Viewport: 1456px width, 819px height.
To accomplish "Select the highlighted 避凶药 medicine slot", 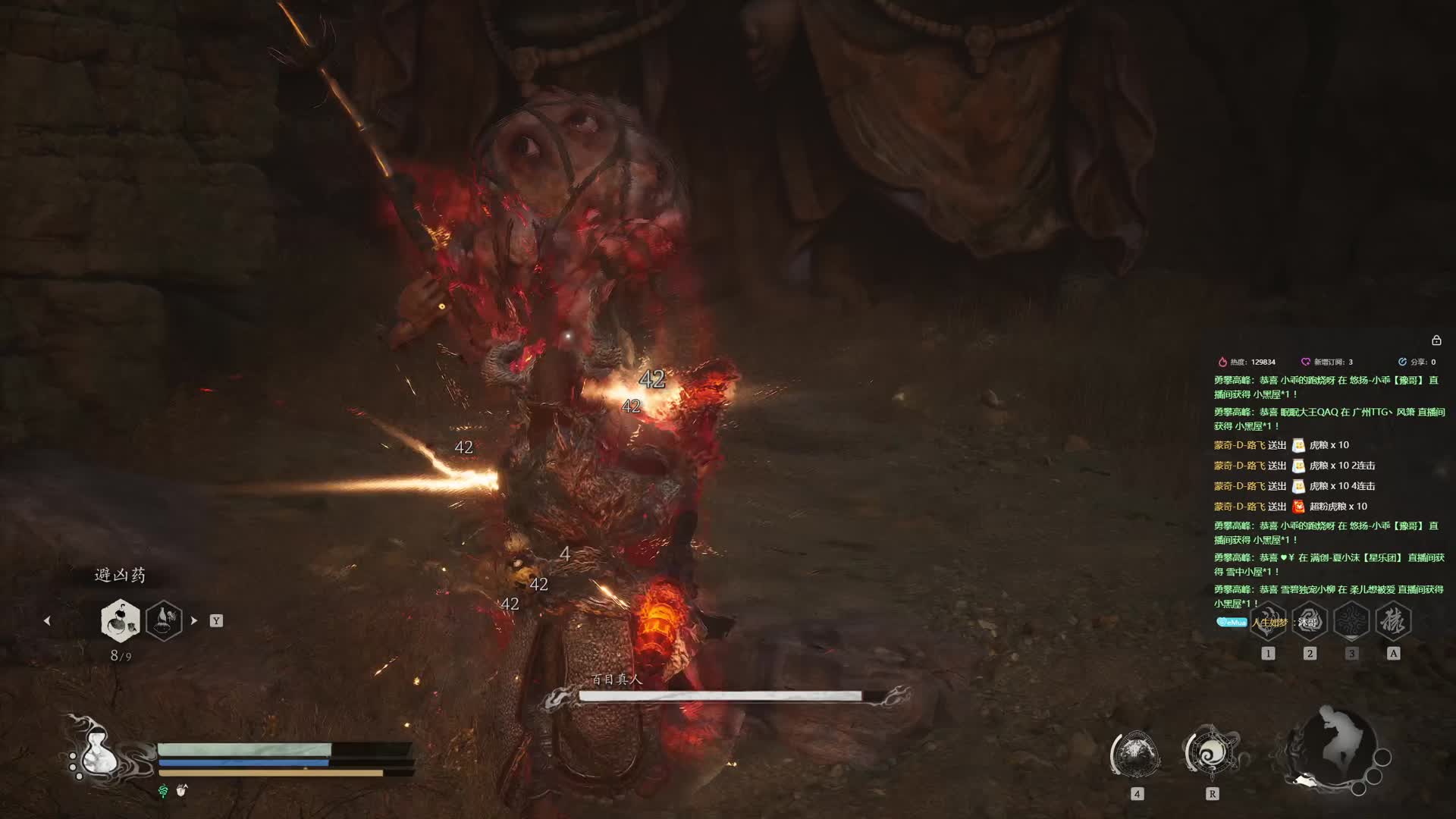I will [x=120, y=620].
